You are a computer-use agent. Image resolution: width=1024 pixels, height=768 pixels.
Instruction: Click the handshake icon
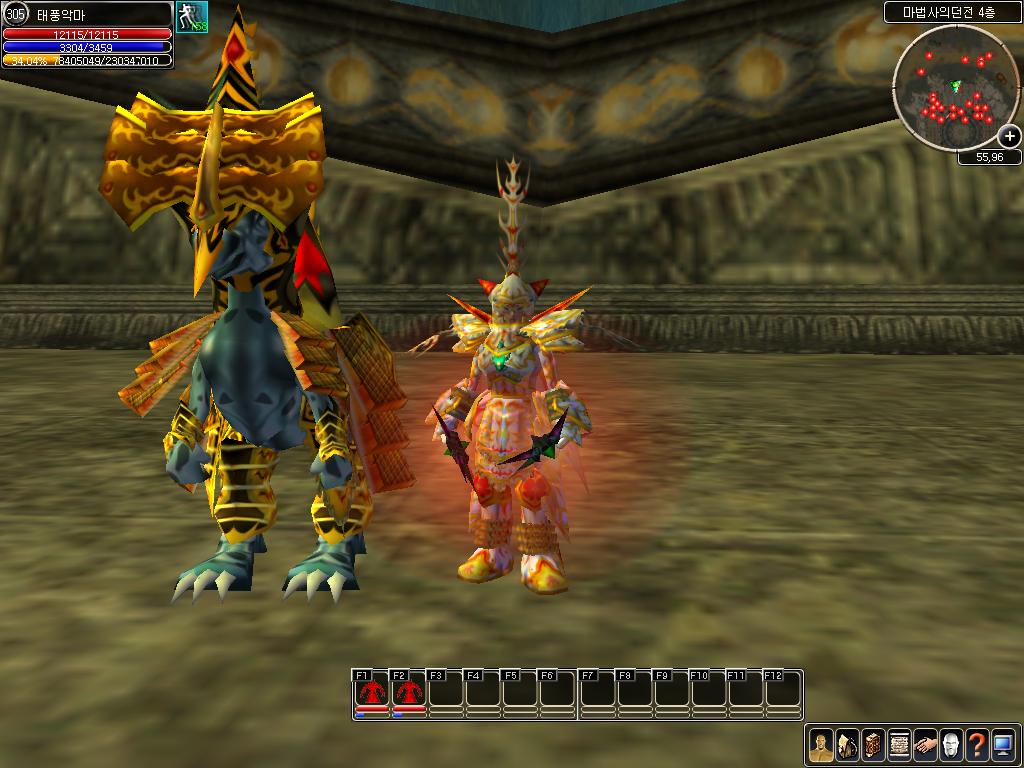[x=925, y=745]
